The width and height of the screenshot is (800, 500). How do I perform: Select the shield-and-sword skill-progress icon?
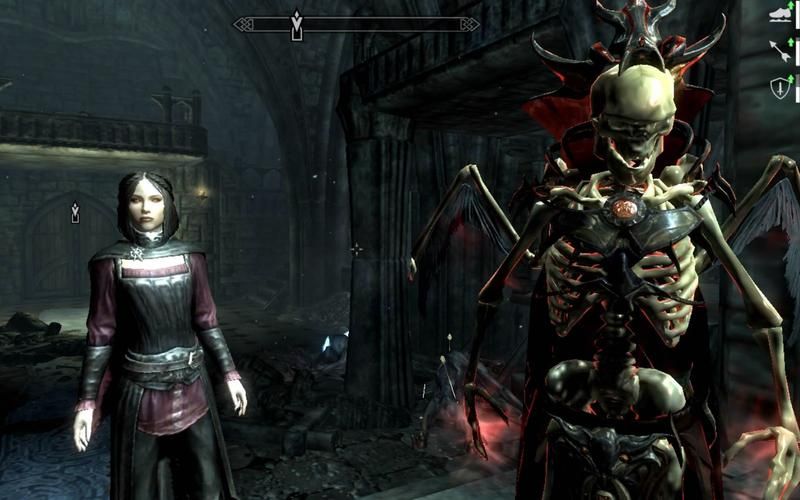[x=780, y=87]
